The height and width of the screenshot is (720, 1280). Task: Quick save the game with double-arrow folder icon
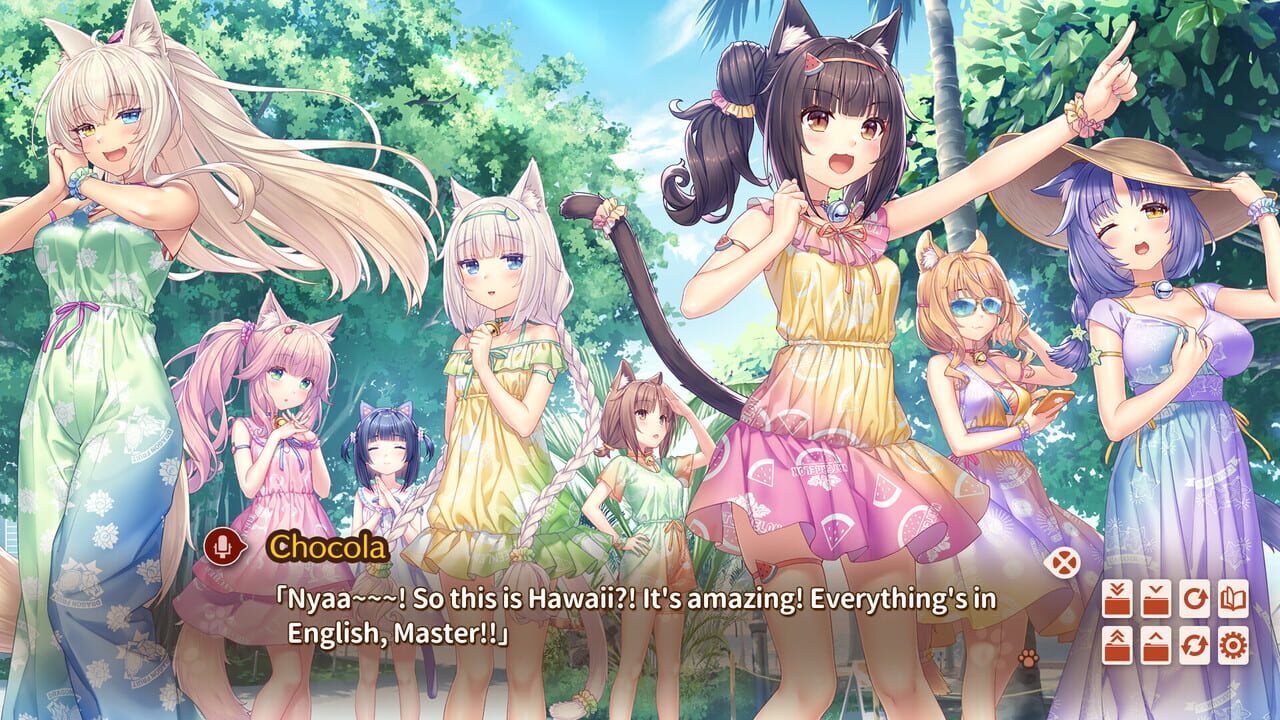[1117, 598]
